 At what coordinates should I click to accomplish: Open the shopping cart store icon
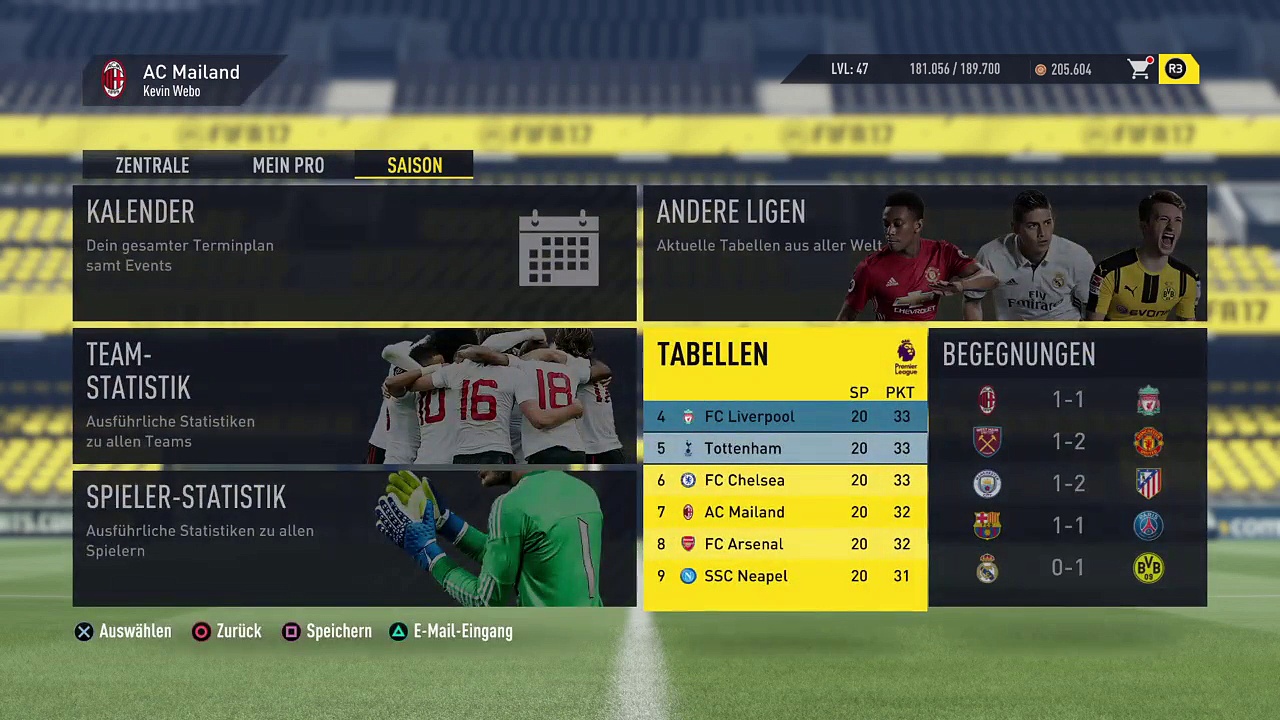pyautogui.click(x=1139, y=69)
